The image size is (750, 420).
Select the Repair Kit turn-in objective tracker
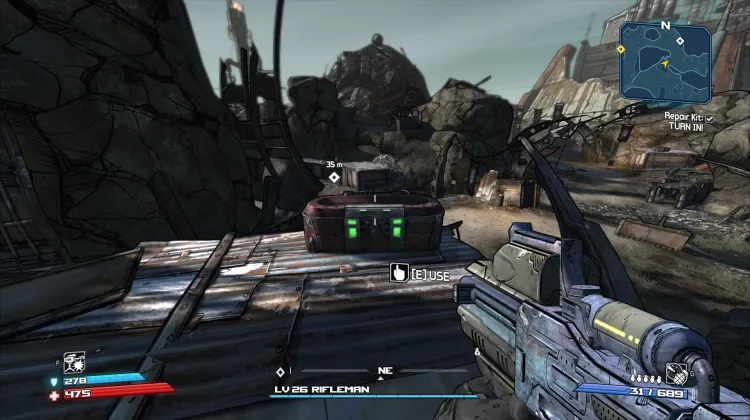click(690, 122)
